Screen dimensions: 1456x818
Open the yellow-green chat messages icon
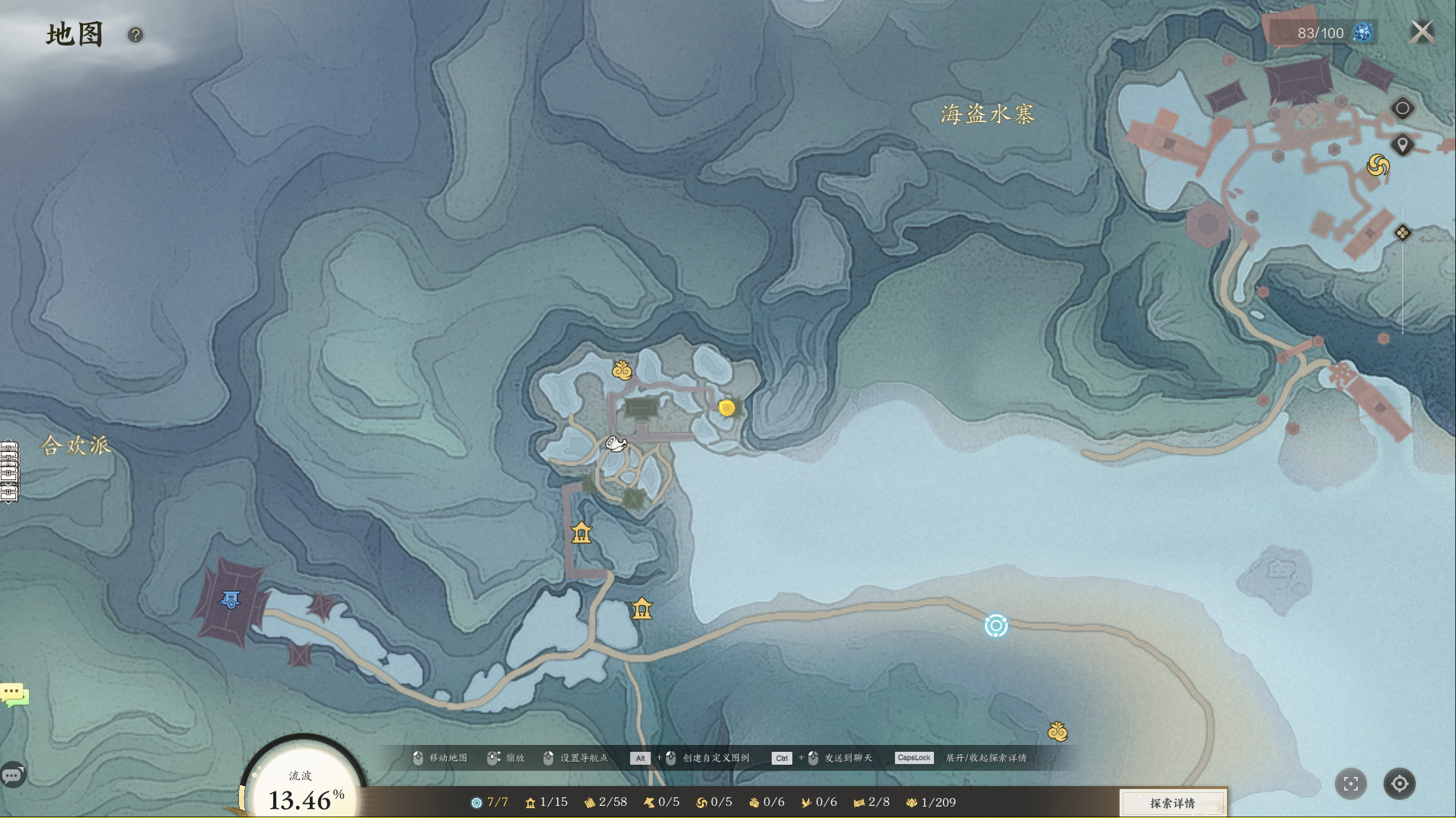tap(14, 694)
